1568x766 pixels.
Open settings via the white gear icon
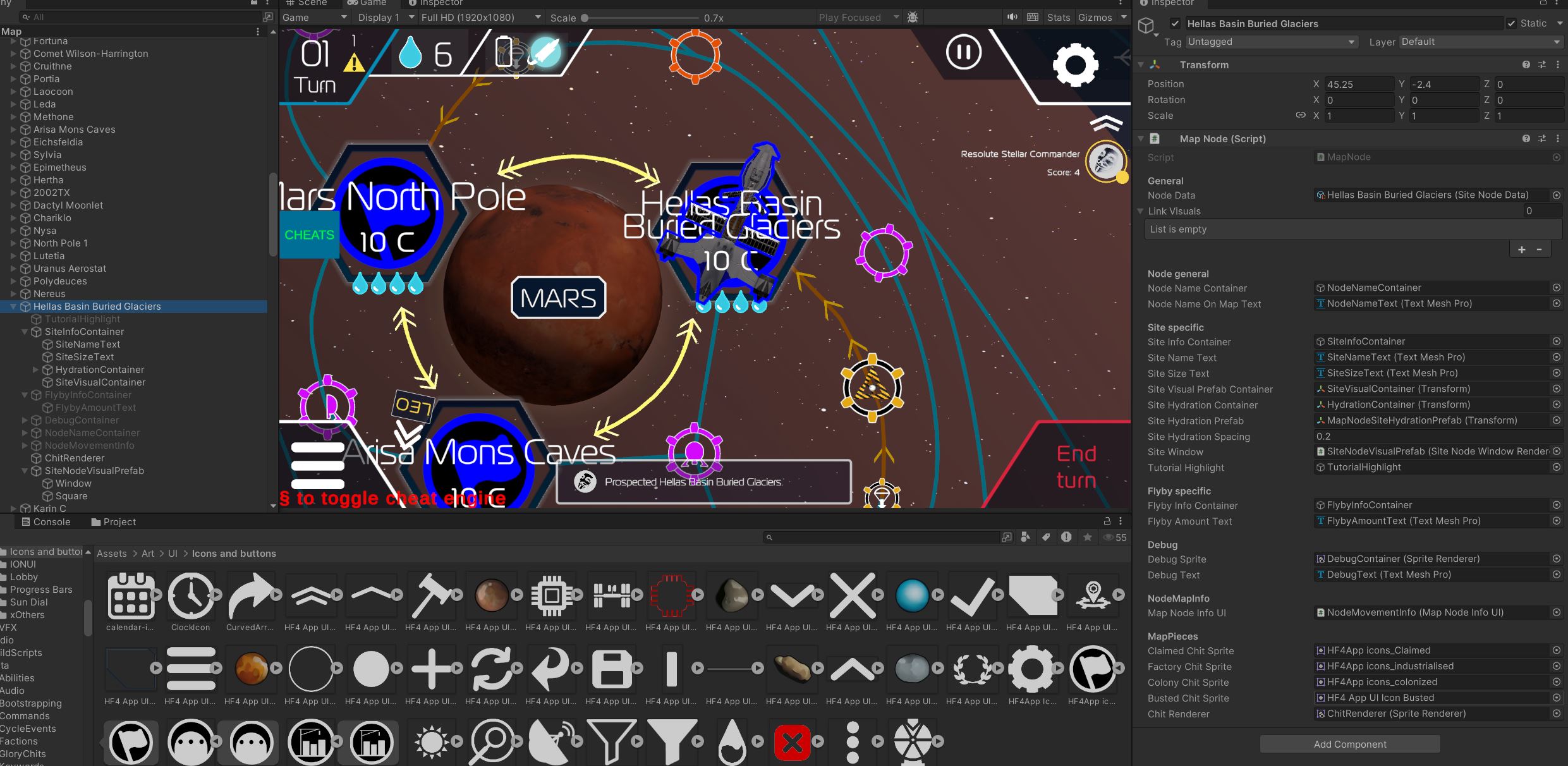pyautogui.click(x=1075, y=65)
